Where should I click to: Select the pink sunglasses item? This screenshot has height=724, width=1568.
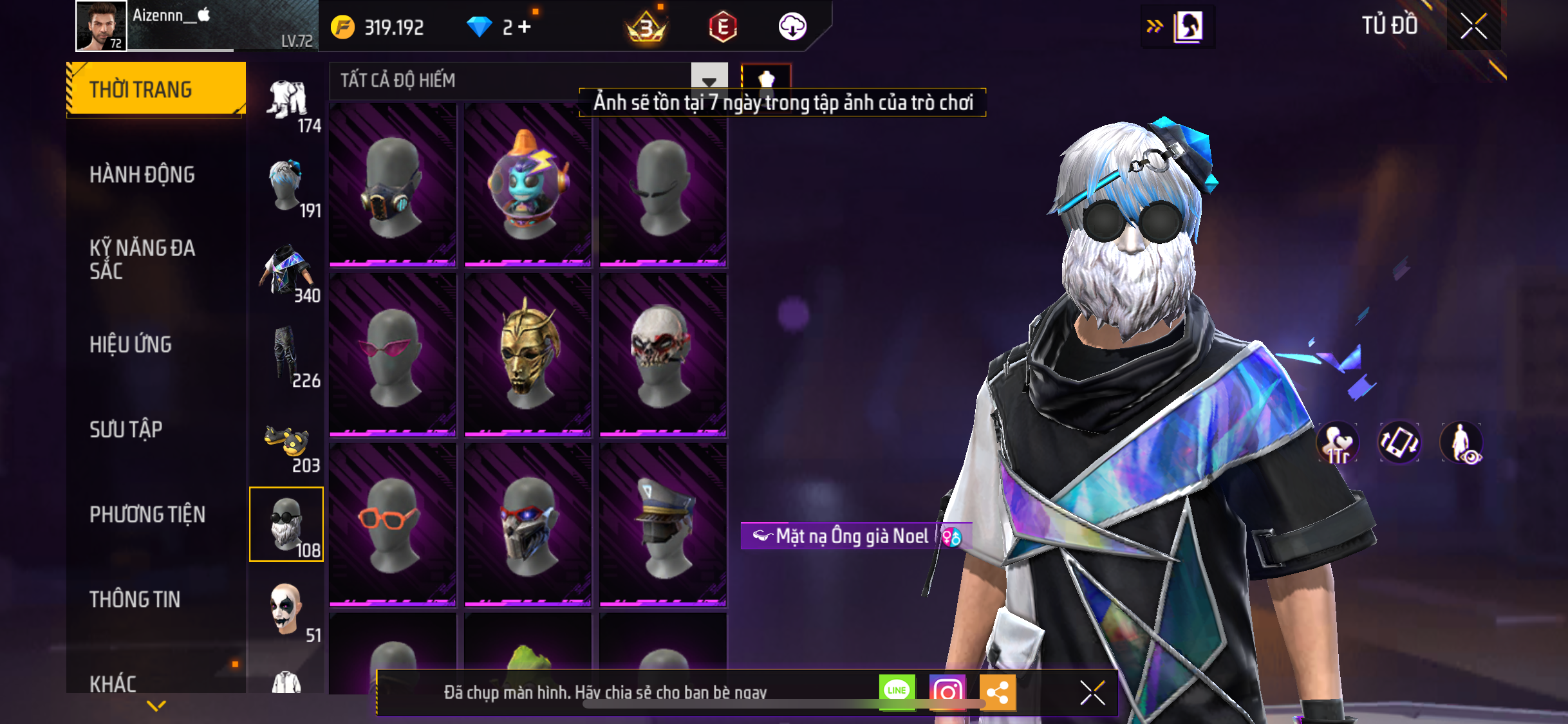click(393, 354)
